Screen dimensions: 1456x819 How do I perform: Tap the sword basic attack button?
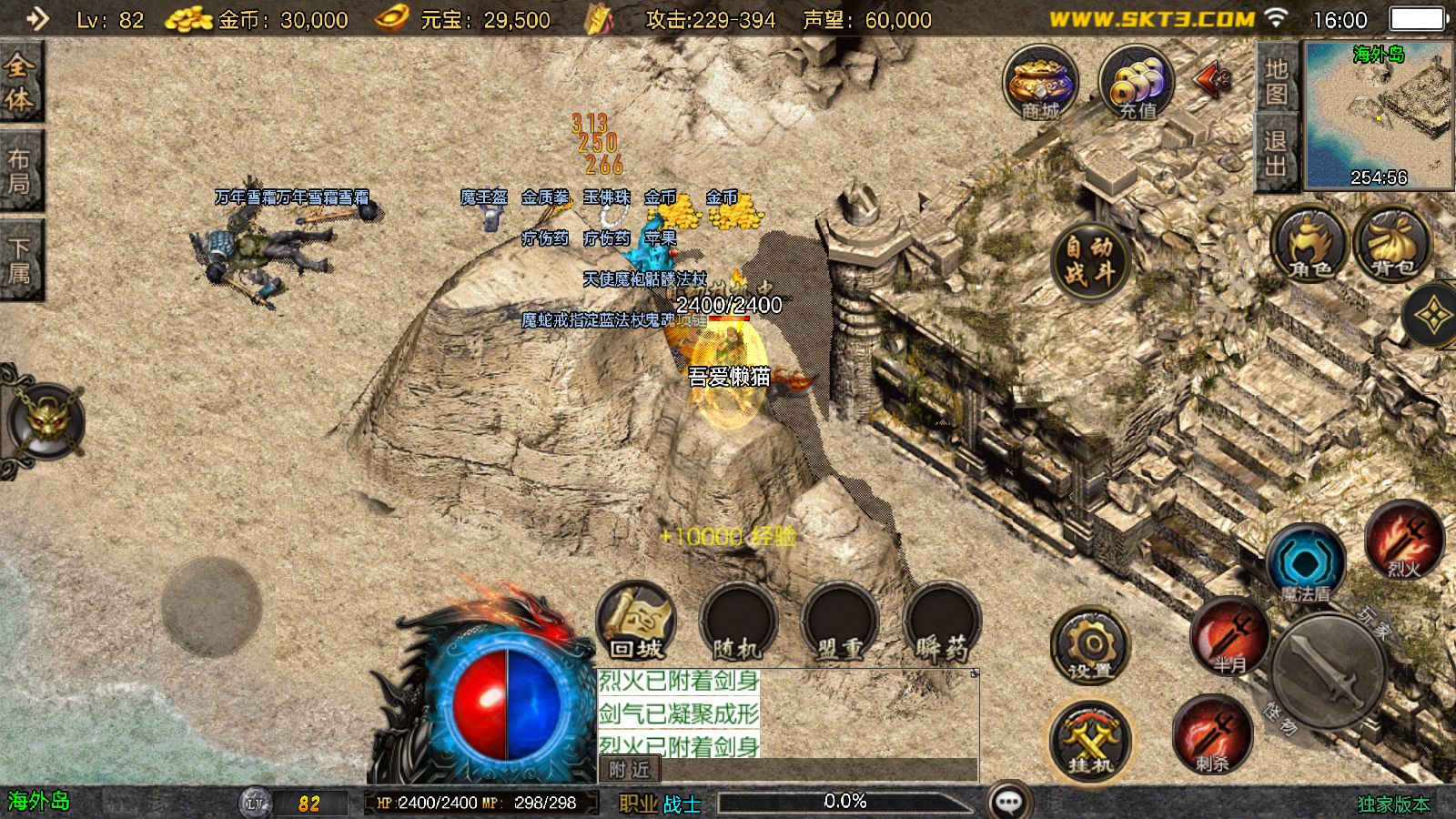point(1328,672)
